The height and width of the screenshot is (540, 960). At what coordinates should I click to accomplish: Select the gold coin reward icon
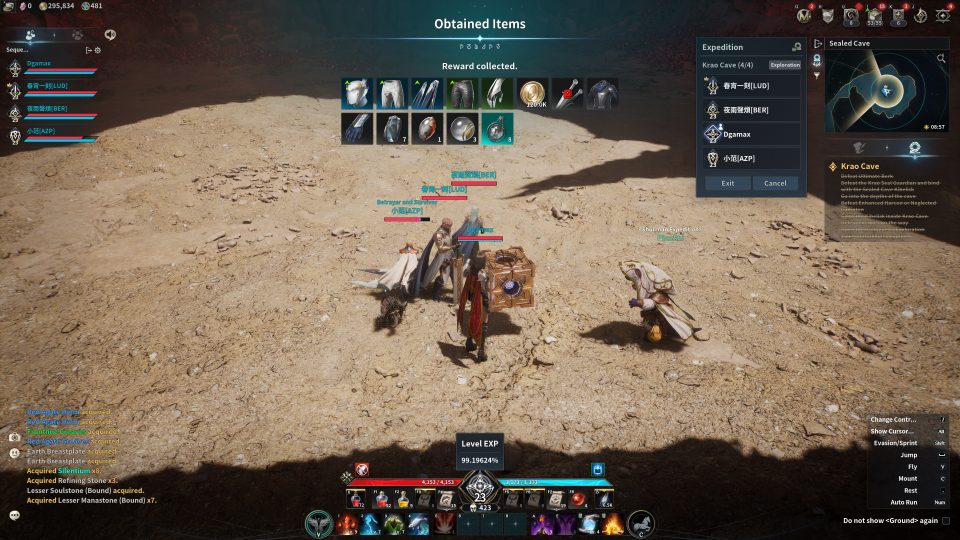(532, 94)
